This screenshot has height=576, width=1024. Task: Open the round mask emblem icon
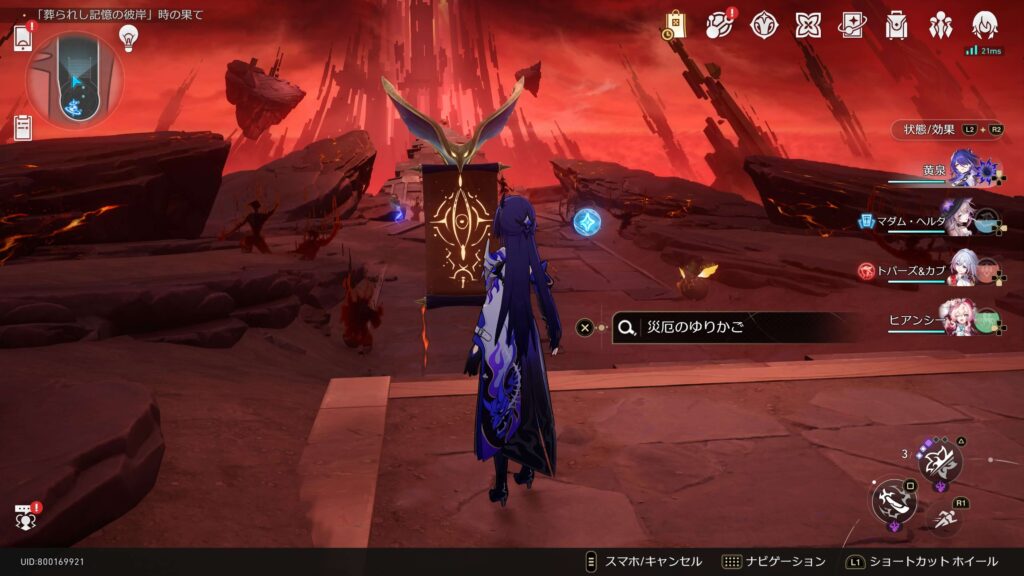point(764,25)
